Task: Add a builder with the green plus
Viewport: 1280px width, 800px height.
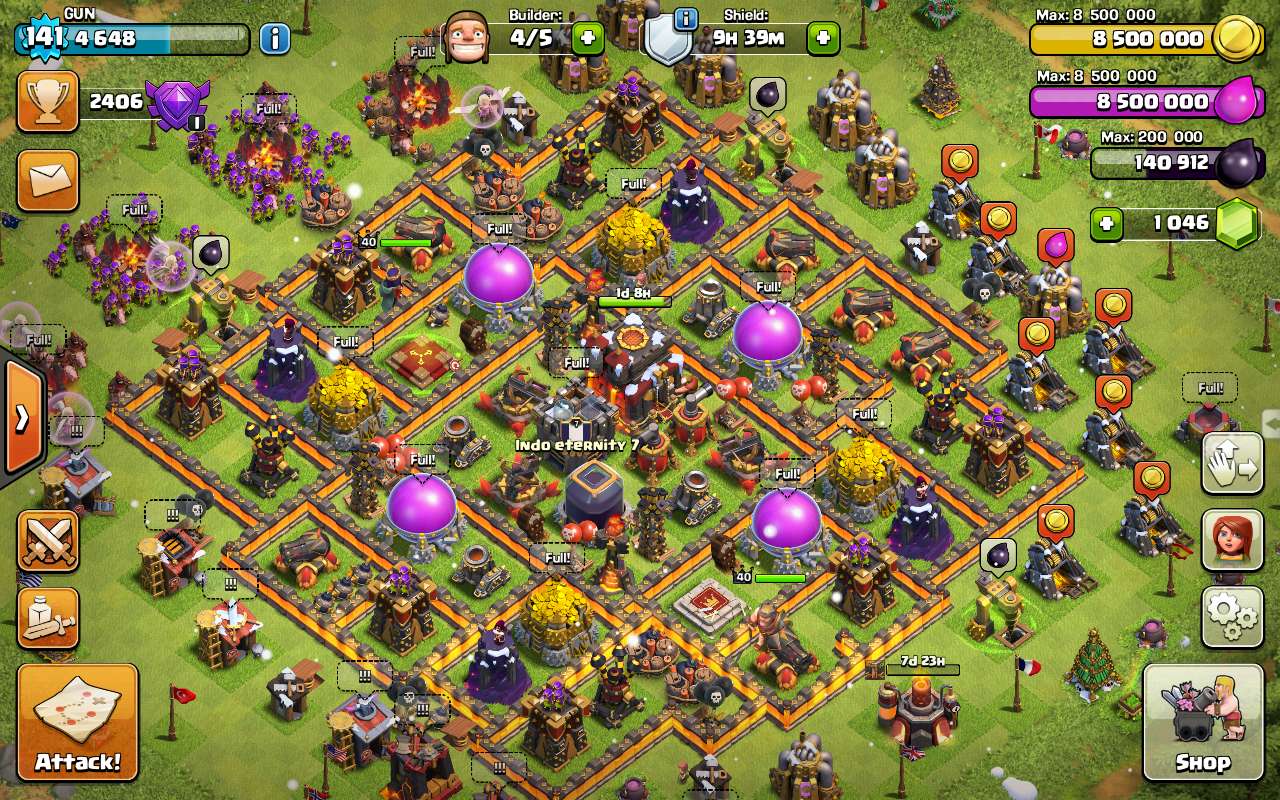Action: pyautogui.click(x=587, y=39)
